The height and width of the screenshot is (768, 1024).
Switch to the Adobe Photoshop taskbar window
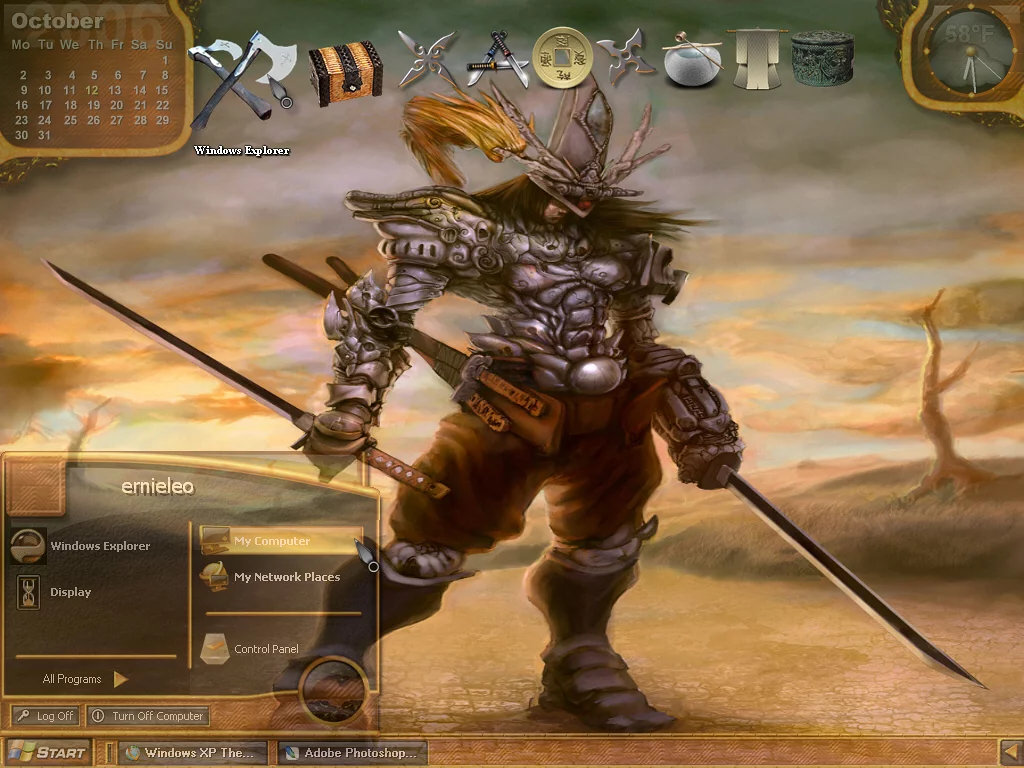[352, 753]
